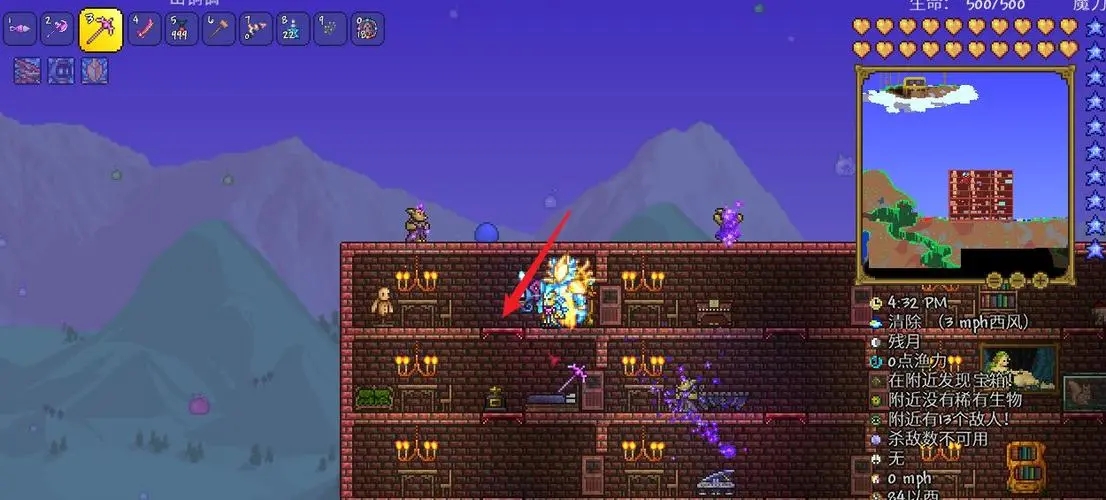Select the blue potion stack of 22

click(293, 29)
